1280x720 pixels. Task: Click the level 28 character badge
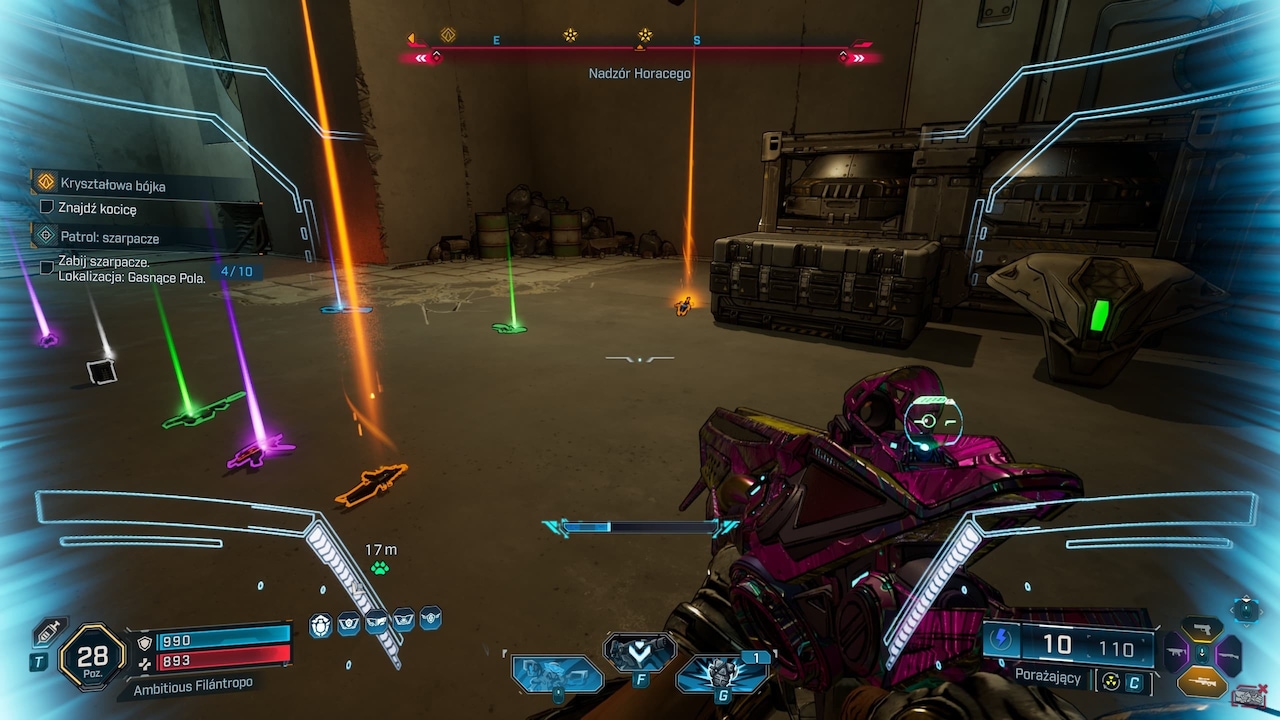(x=92, y=657)
